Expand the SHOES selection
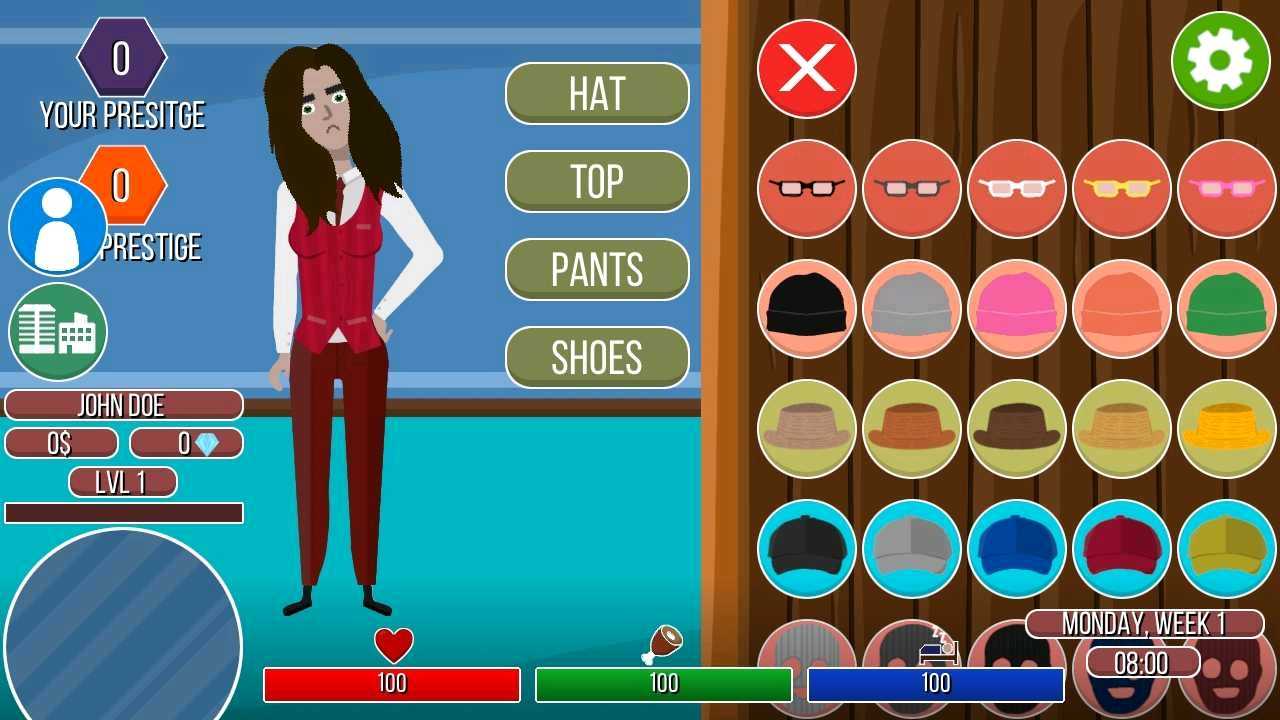 (597, 357)
